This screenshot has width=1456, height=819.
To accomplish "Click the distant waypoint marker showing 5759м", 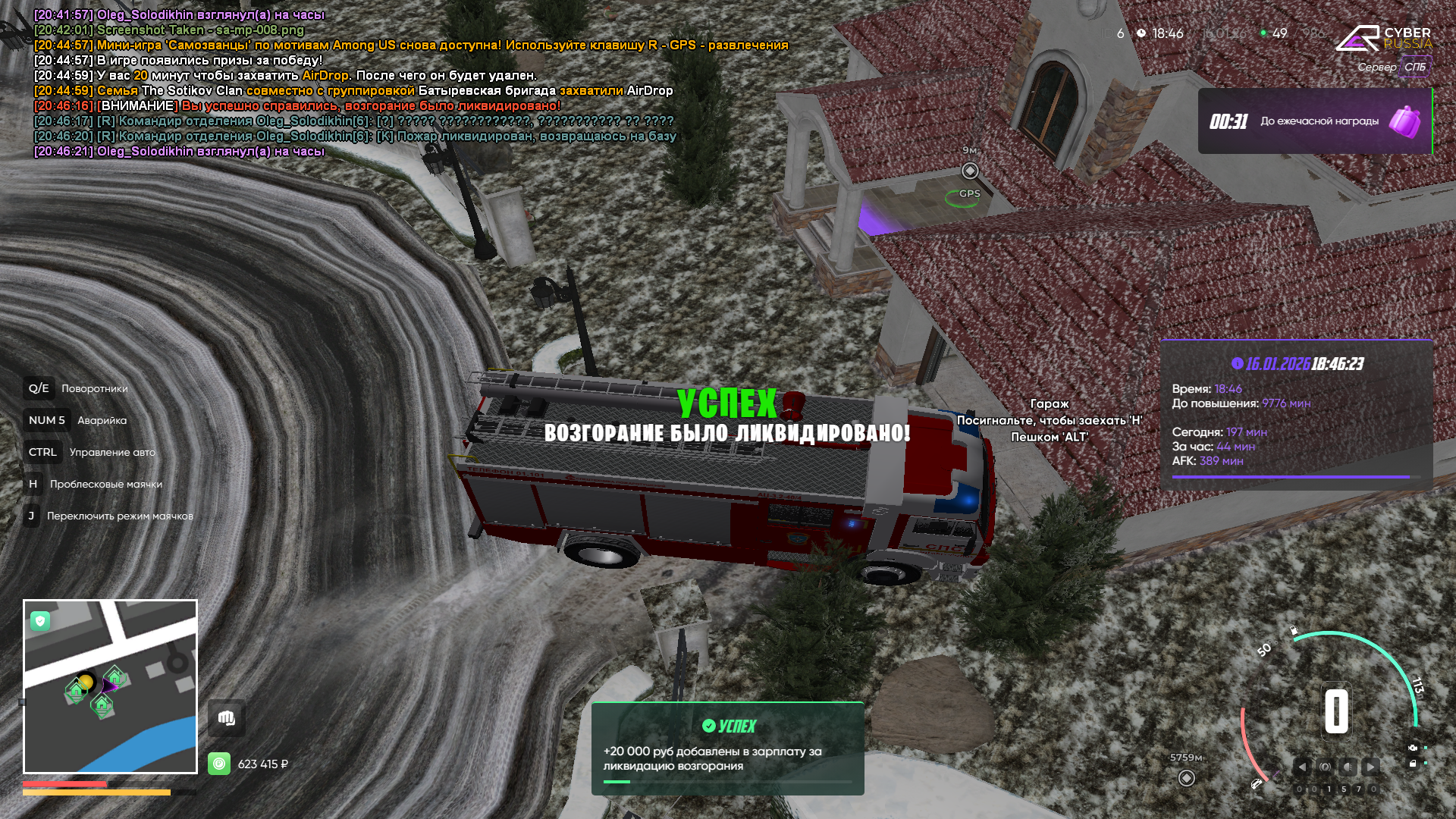I will [1187, 778].
